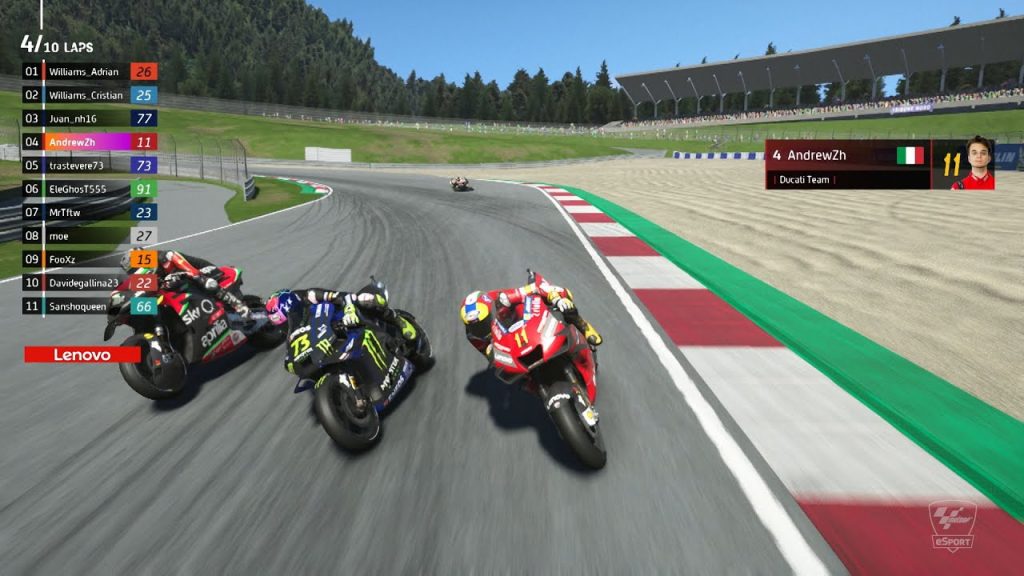Click the red Lenovo sponsor banner
Viewport: 1024px width, 576px height.
coord(82,354)
